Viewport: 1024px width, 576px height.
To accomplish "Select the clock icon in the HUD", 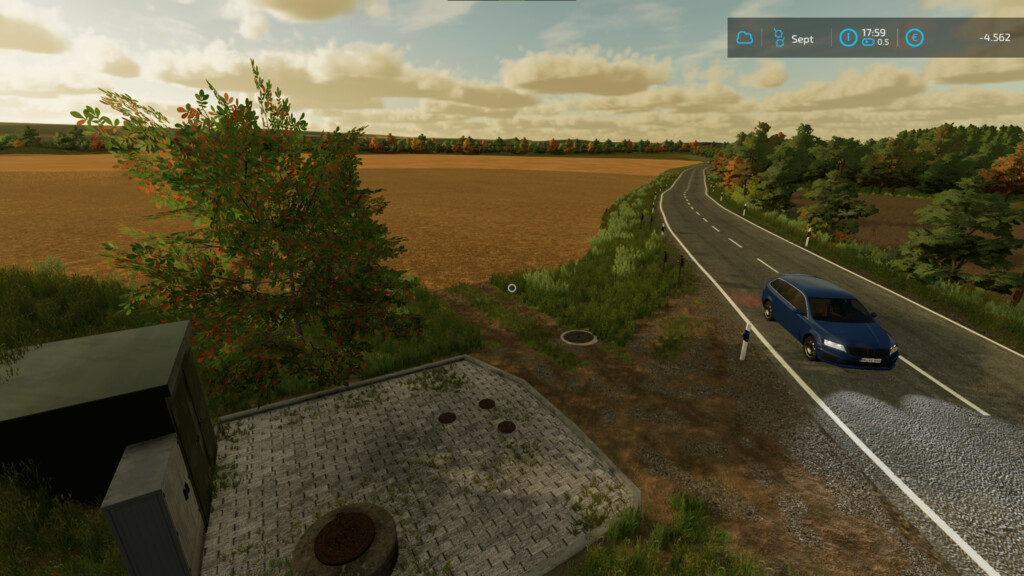I will point(848,38).
